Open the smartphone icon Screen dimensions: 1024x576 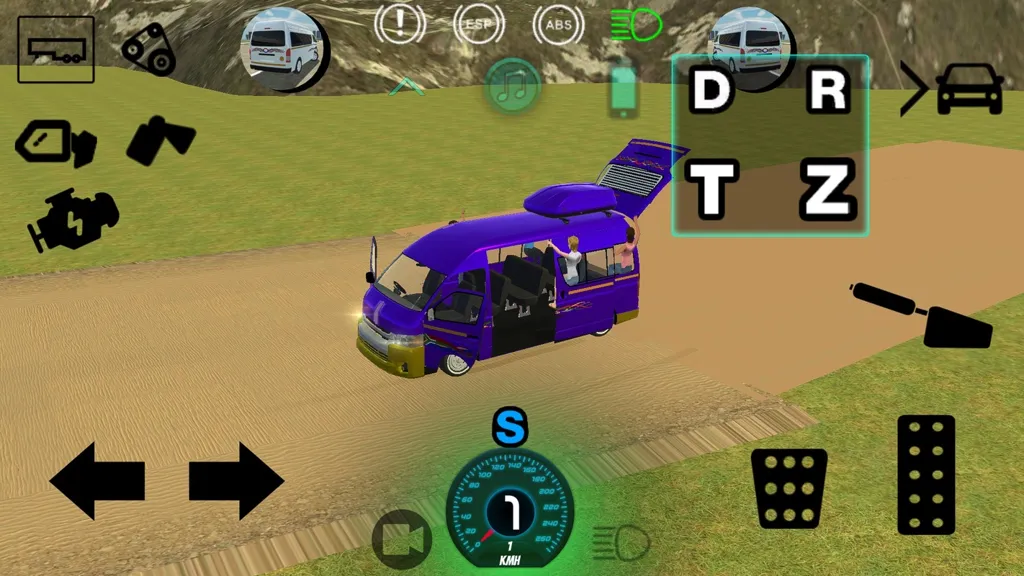click(622, 91)
